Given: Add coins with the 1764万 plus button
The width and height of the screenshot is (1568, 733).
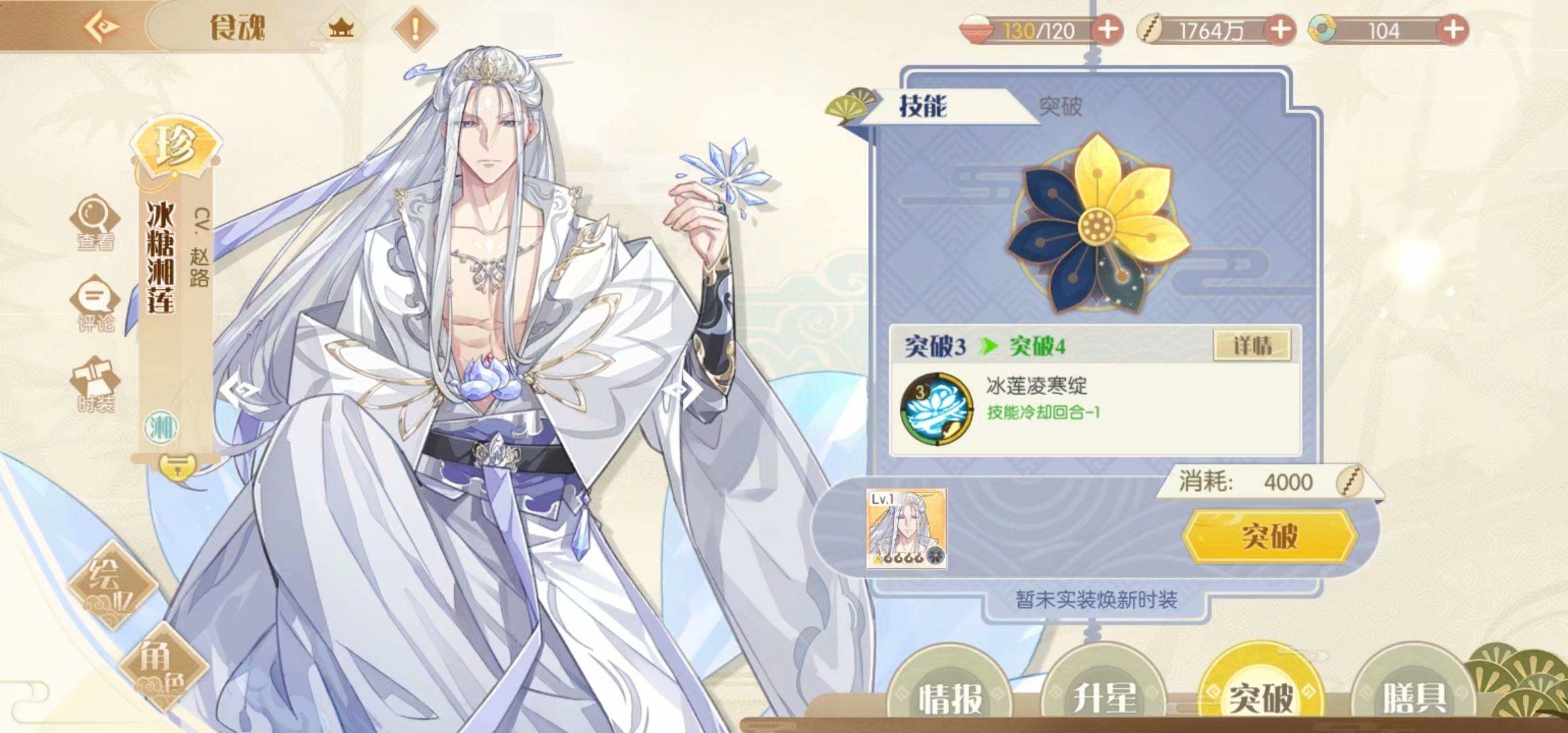Looking at the screenshot, I should tap(1280, 31).
